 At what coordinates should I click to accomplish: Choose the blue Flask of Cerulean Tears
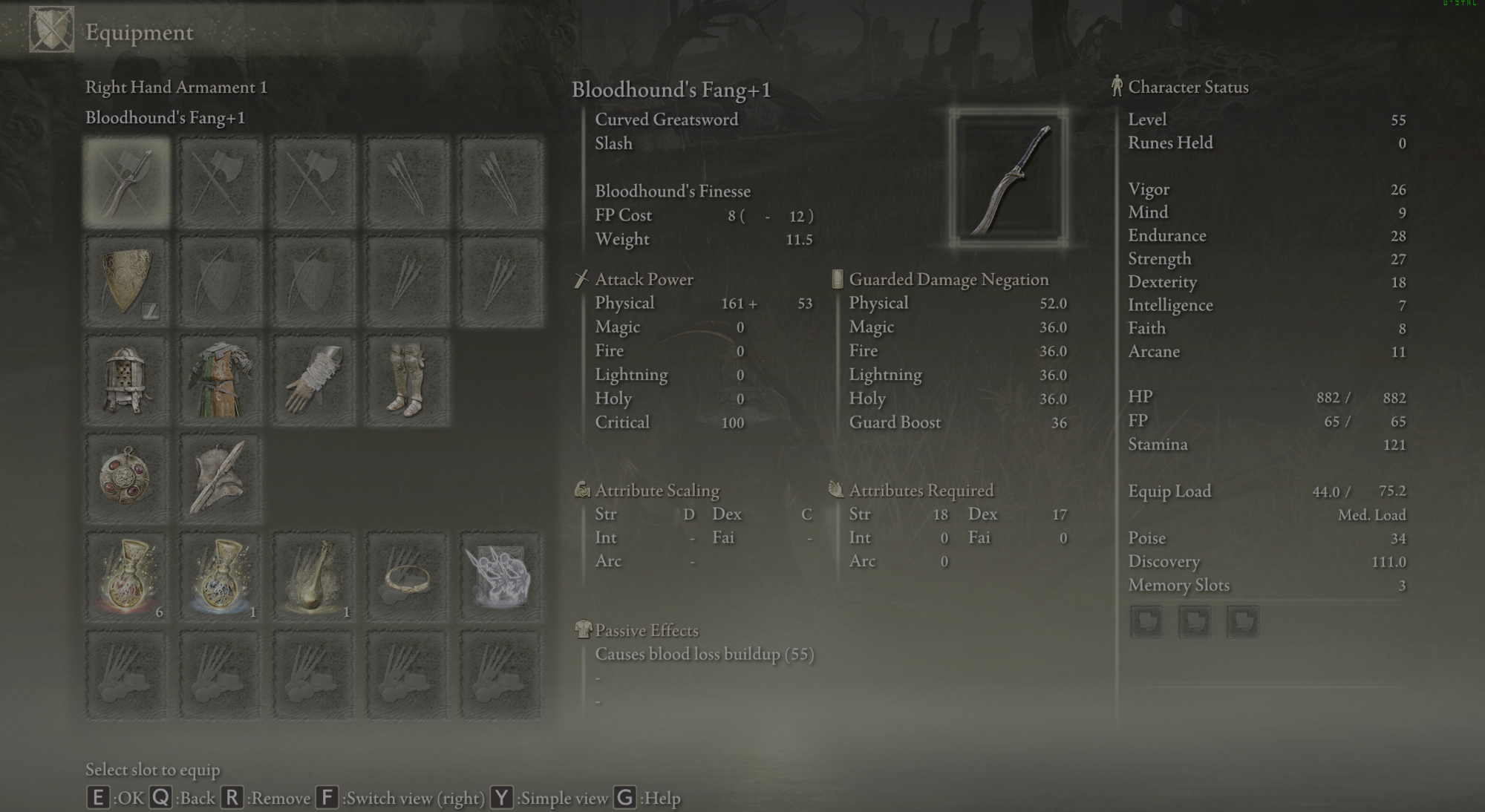[221, 577]
